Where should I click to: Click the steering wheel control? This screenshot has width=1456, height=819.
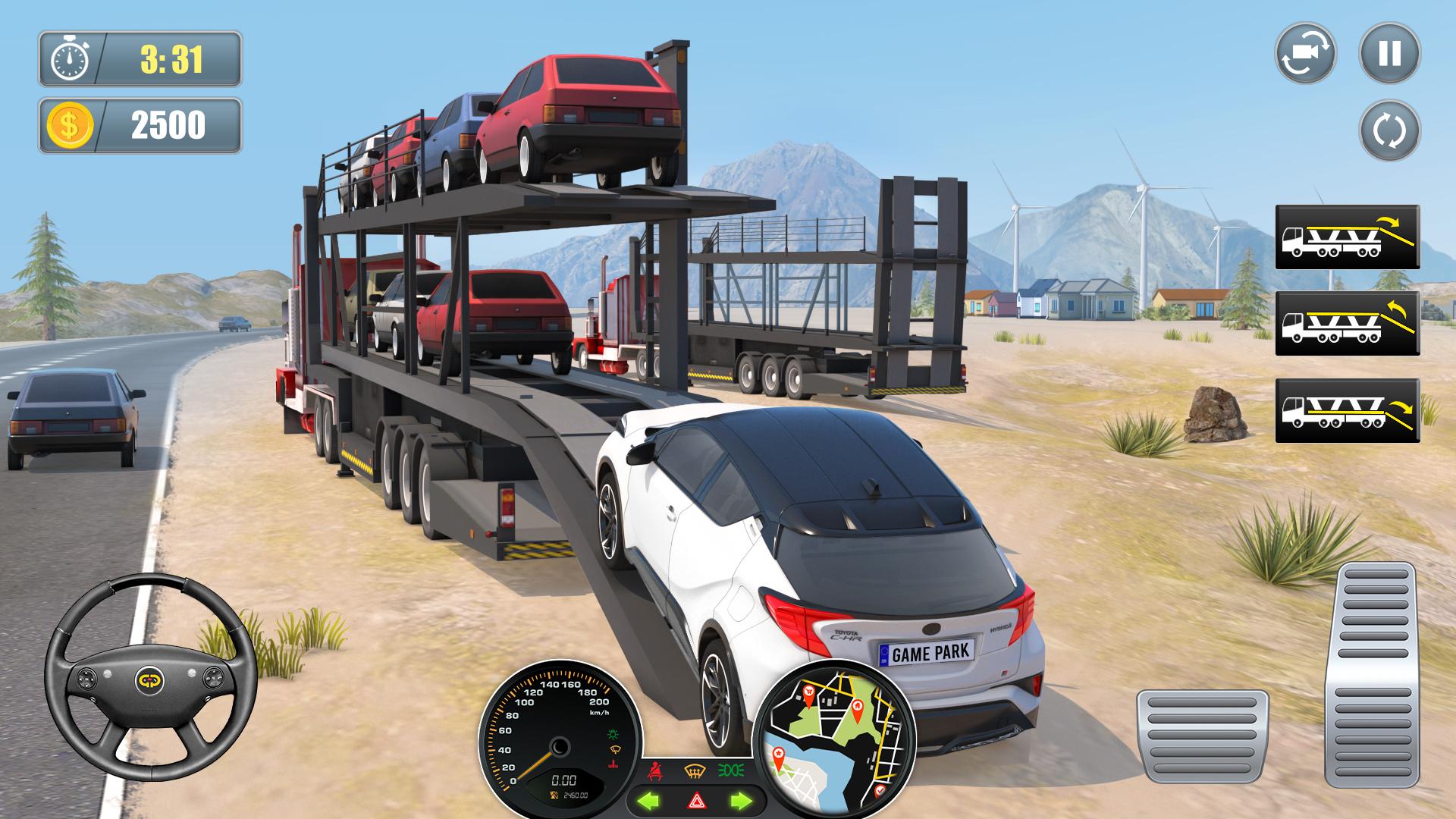pyautogui.click(x=150, y=679)
